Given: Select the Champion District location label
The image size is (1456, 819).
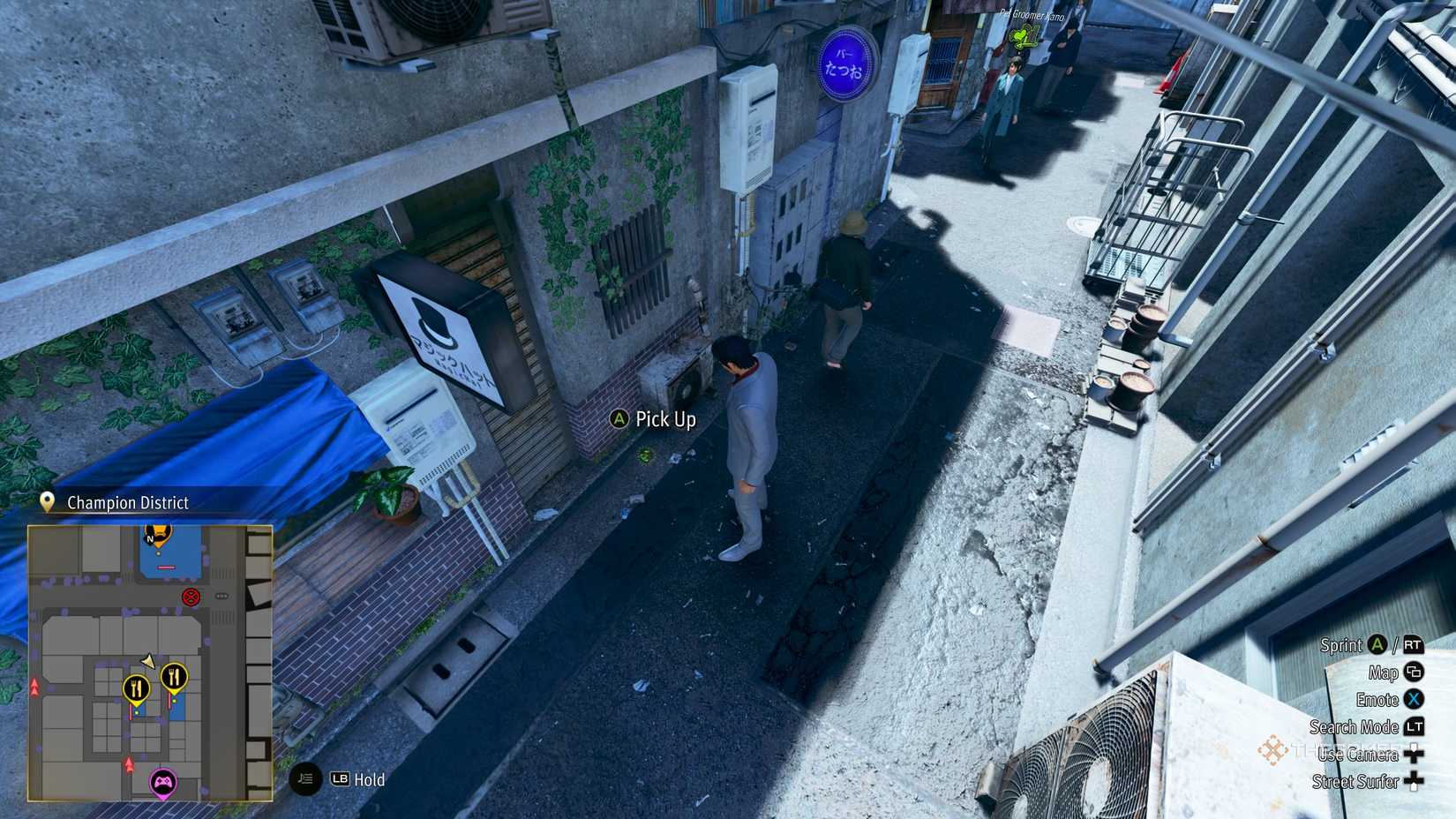Looking at the screenshot, I should tap(127, 503).
